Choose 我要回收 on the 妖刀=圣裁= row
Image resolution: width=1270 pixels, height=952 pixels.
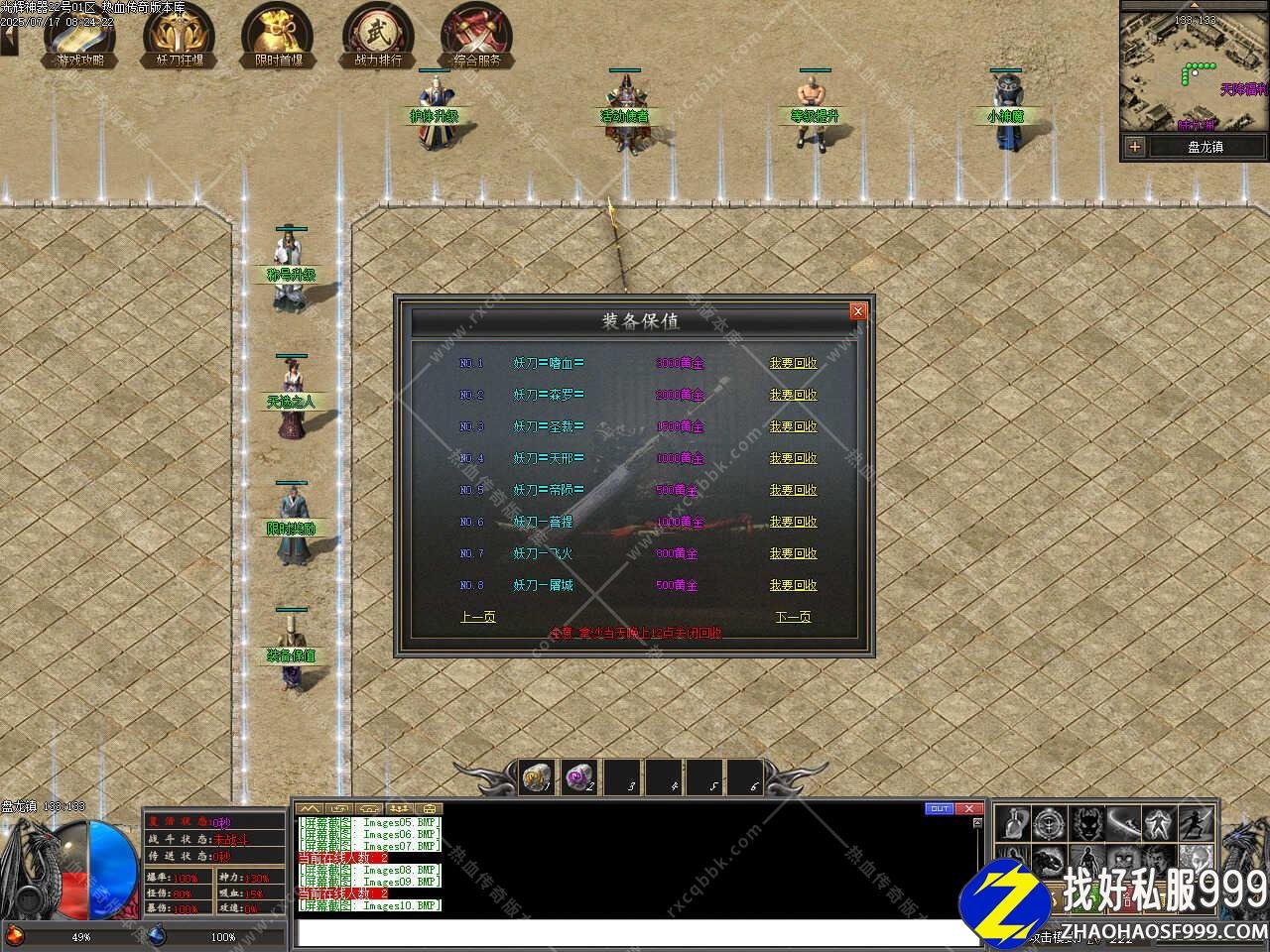pyautogui.click(x=793, y=426)
